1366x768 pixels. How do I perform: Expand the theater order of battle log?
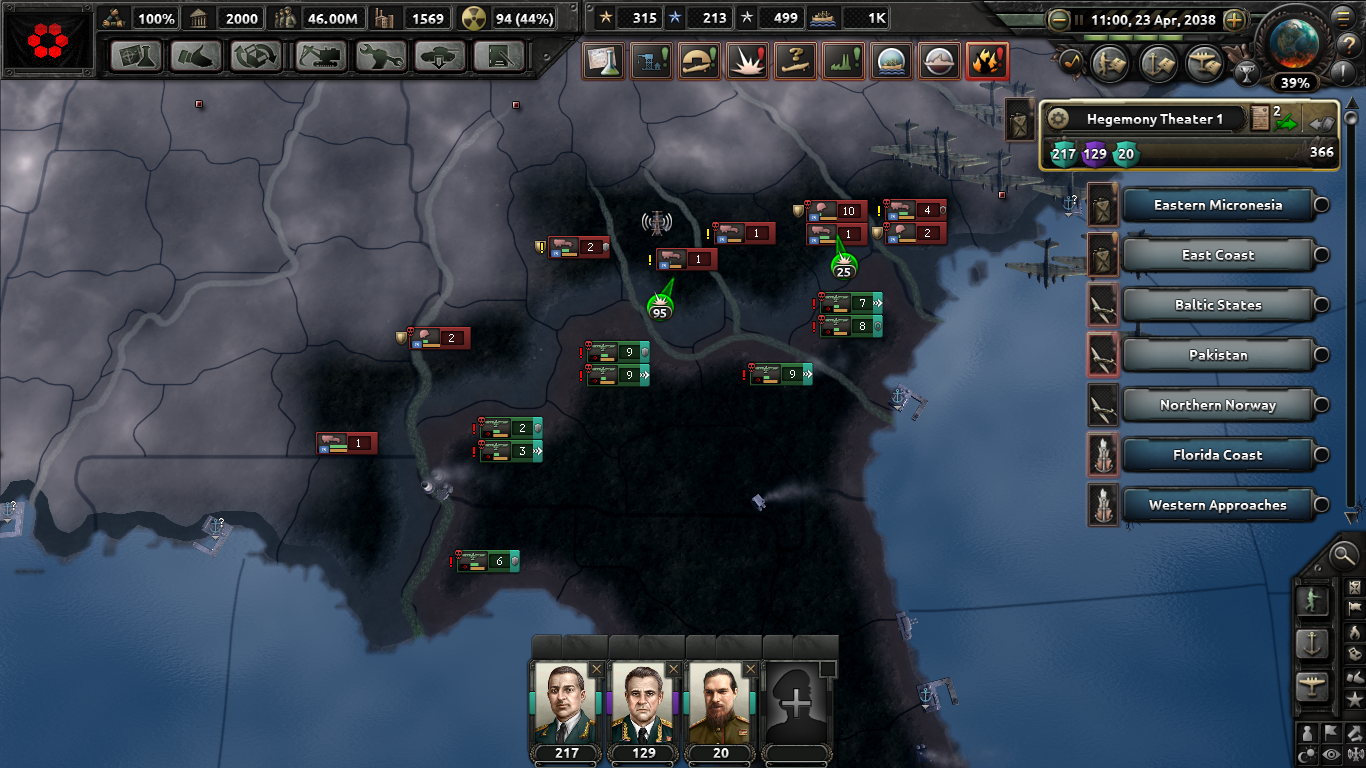tap(1260, 117)
